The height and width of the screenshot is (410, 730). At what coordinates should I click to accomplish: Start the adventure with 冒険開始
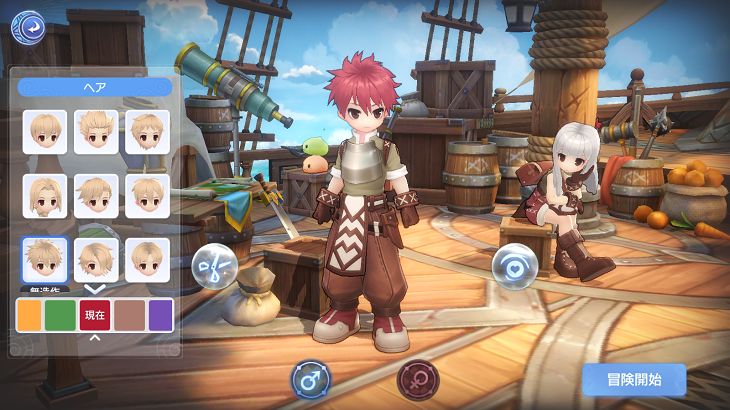[x=633, y=379]
